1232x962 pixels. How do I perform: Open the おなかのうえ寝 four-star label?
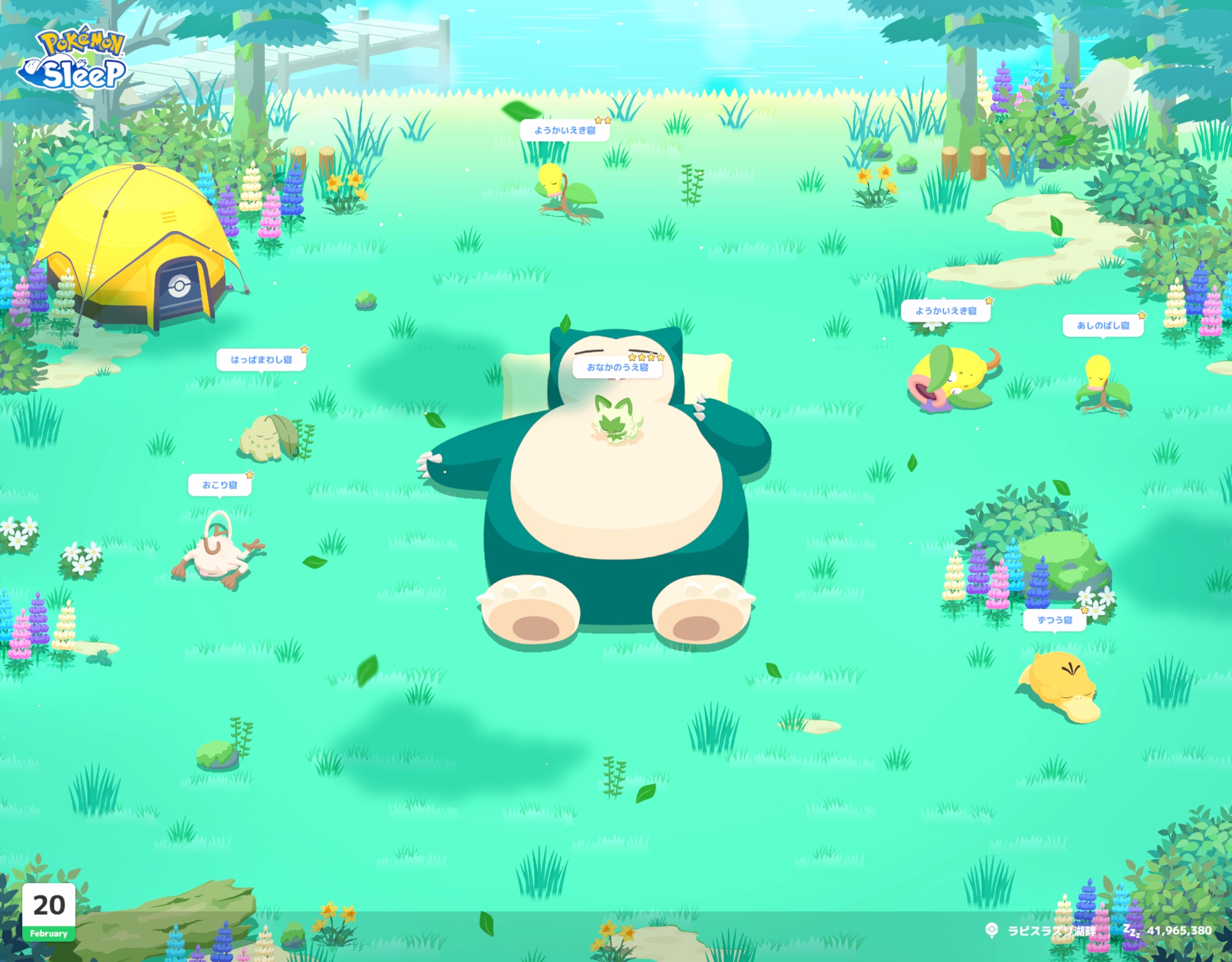coord(617,367)
